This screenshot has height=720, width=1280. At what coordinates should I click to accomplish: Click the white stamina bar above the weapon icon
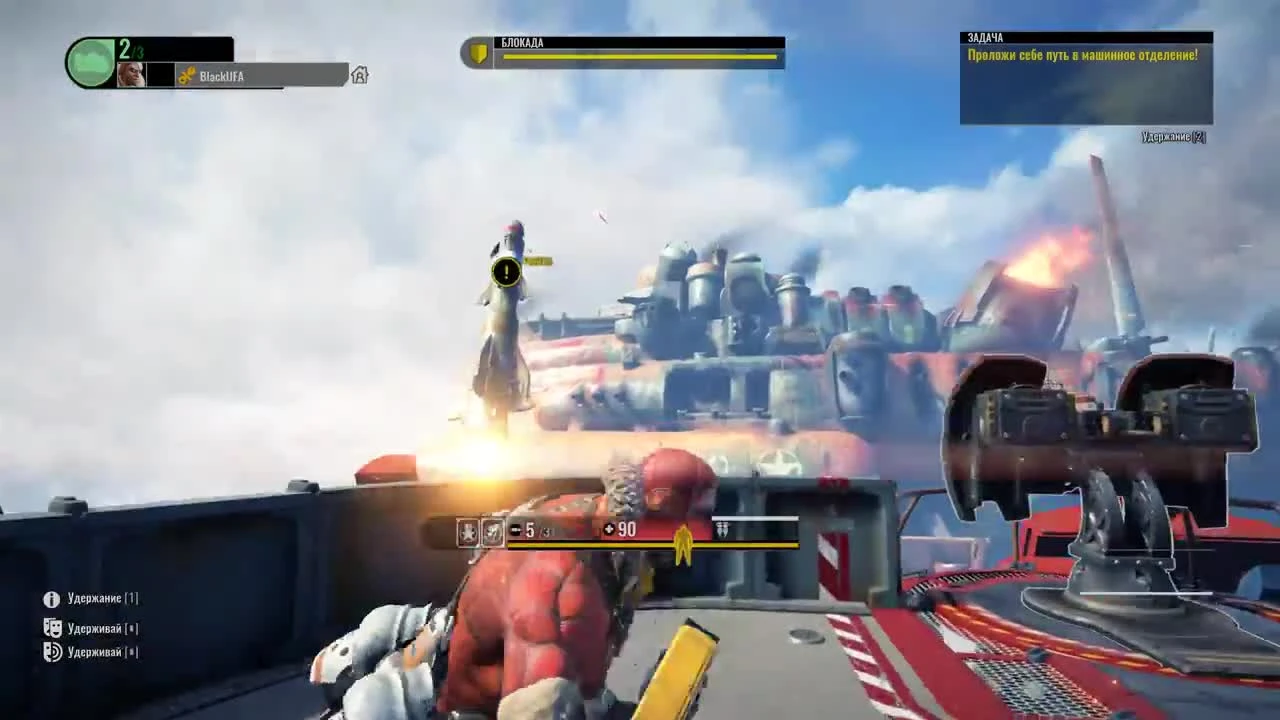(x=757, y=518)
